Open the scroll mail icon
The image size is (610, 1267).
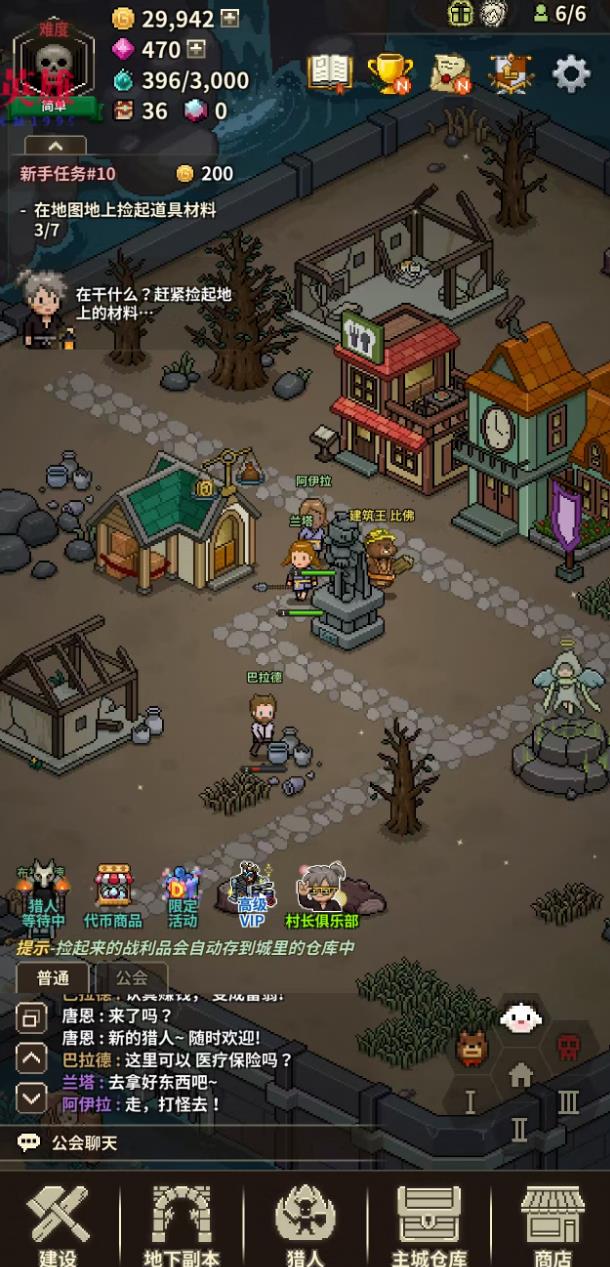(x=450, y=73)
